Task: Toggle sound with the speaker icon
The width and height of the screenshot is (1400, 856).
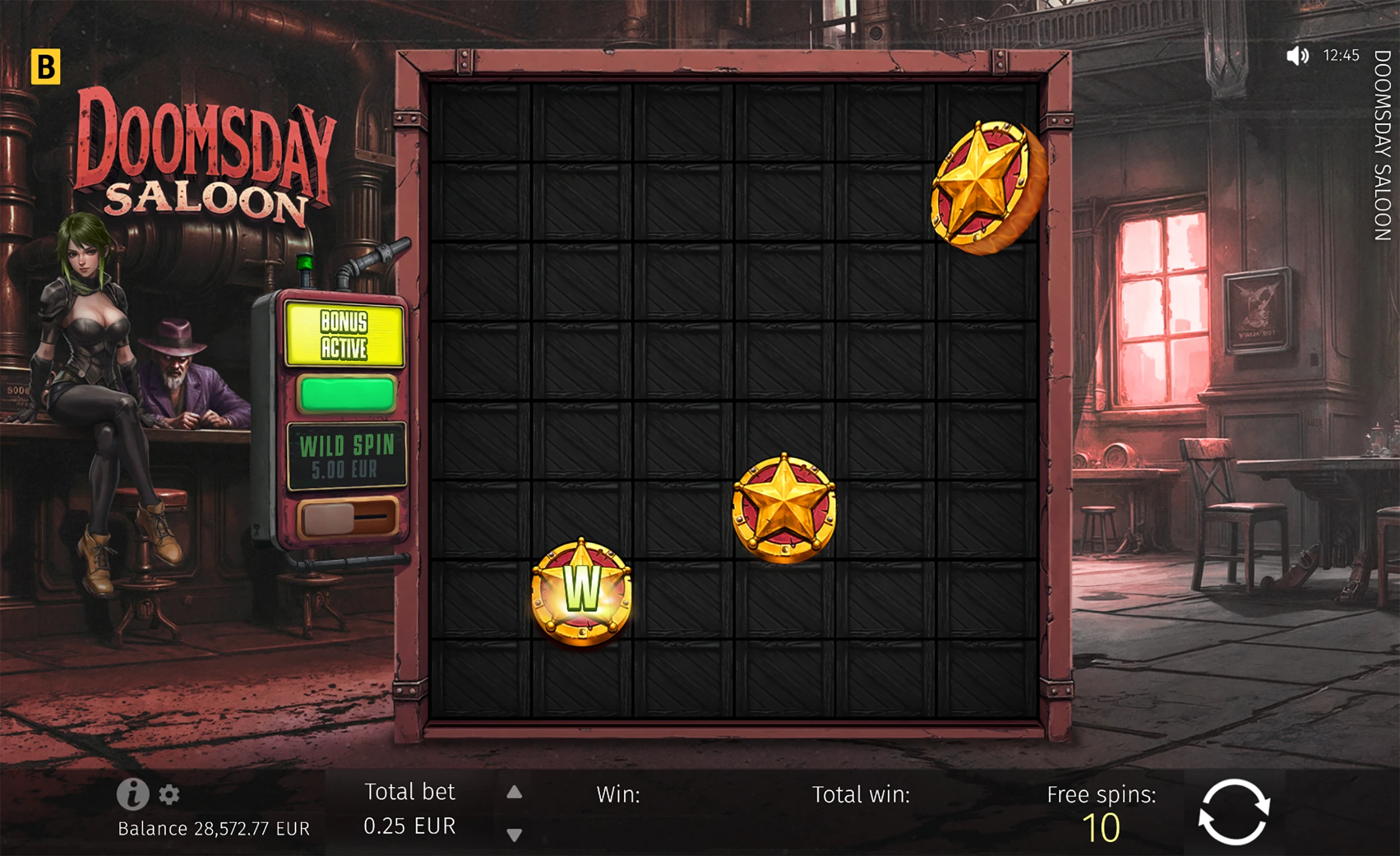Action: click(x=1298, y=56)
